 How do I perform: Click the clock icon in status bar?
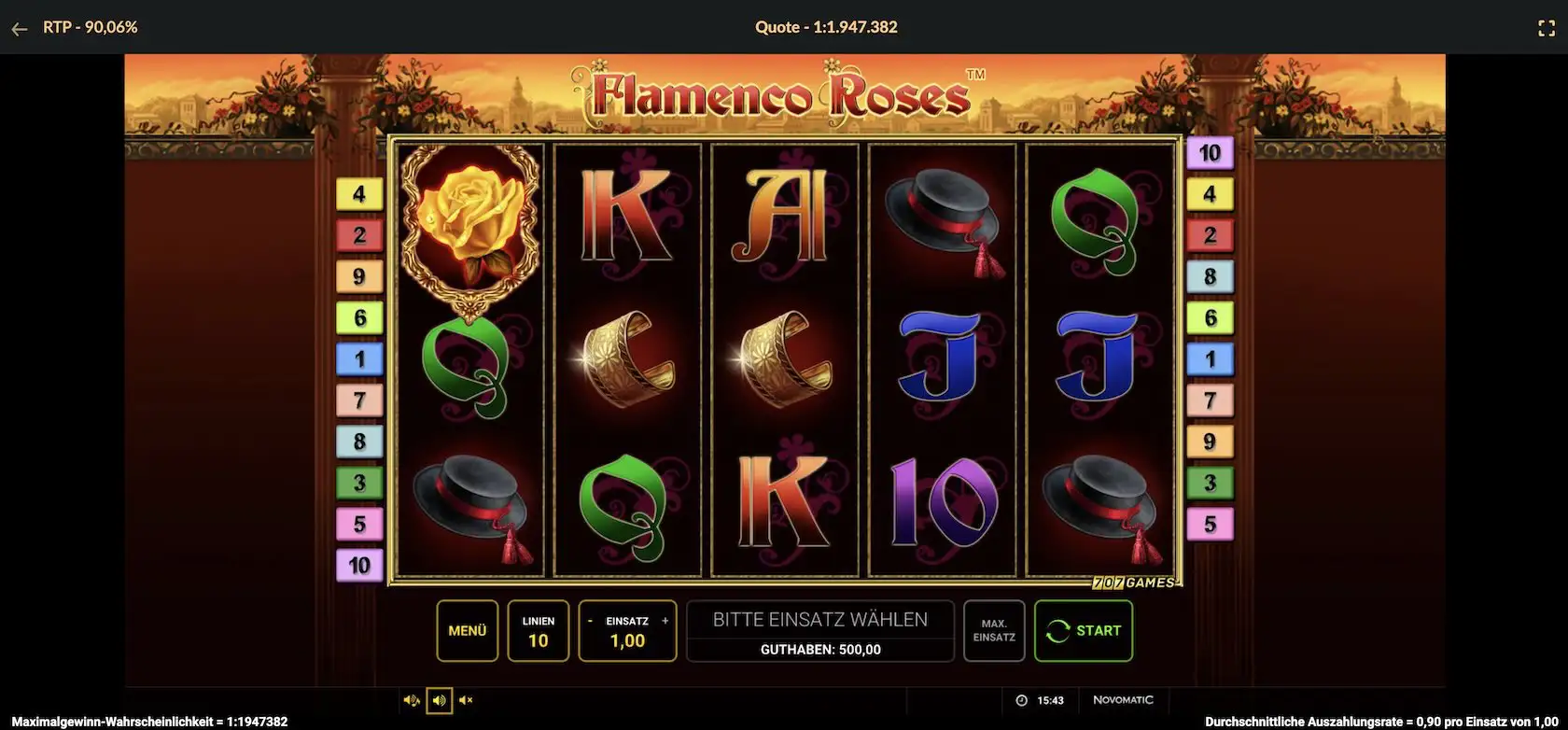click(x=1020, y=699)
